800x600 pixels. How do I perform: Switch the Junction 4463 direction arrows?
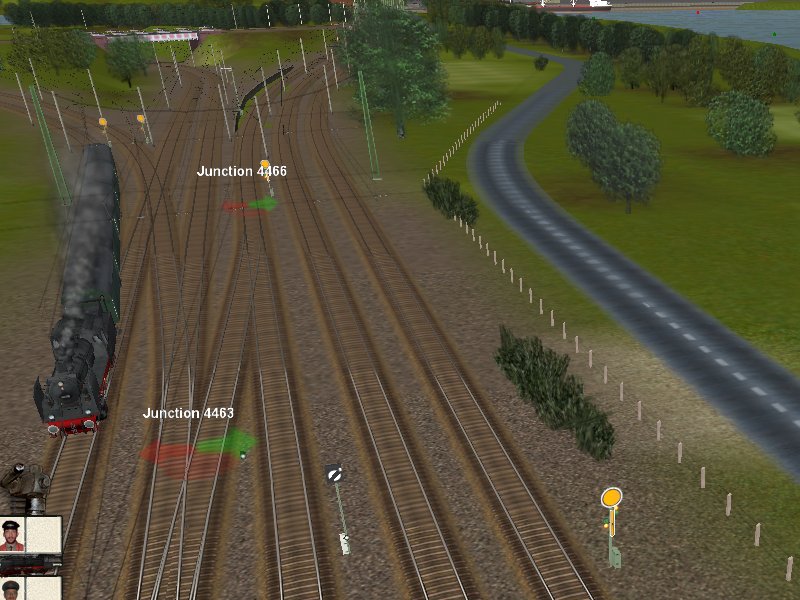pos(199,447)
